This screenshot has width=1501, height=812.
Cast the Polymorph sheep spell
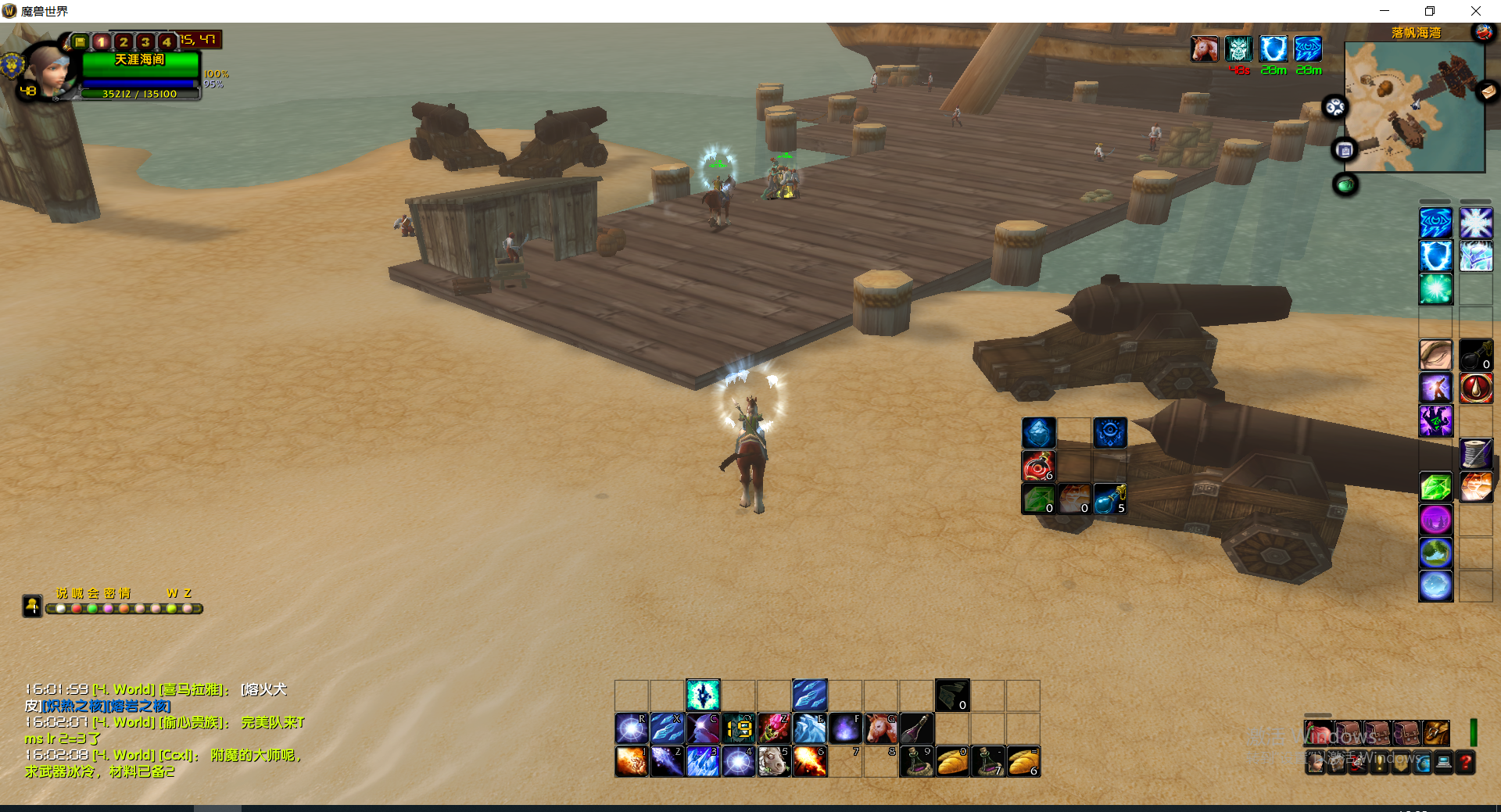click(x=773, y=761)
